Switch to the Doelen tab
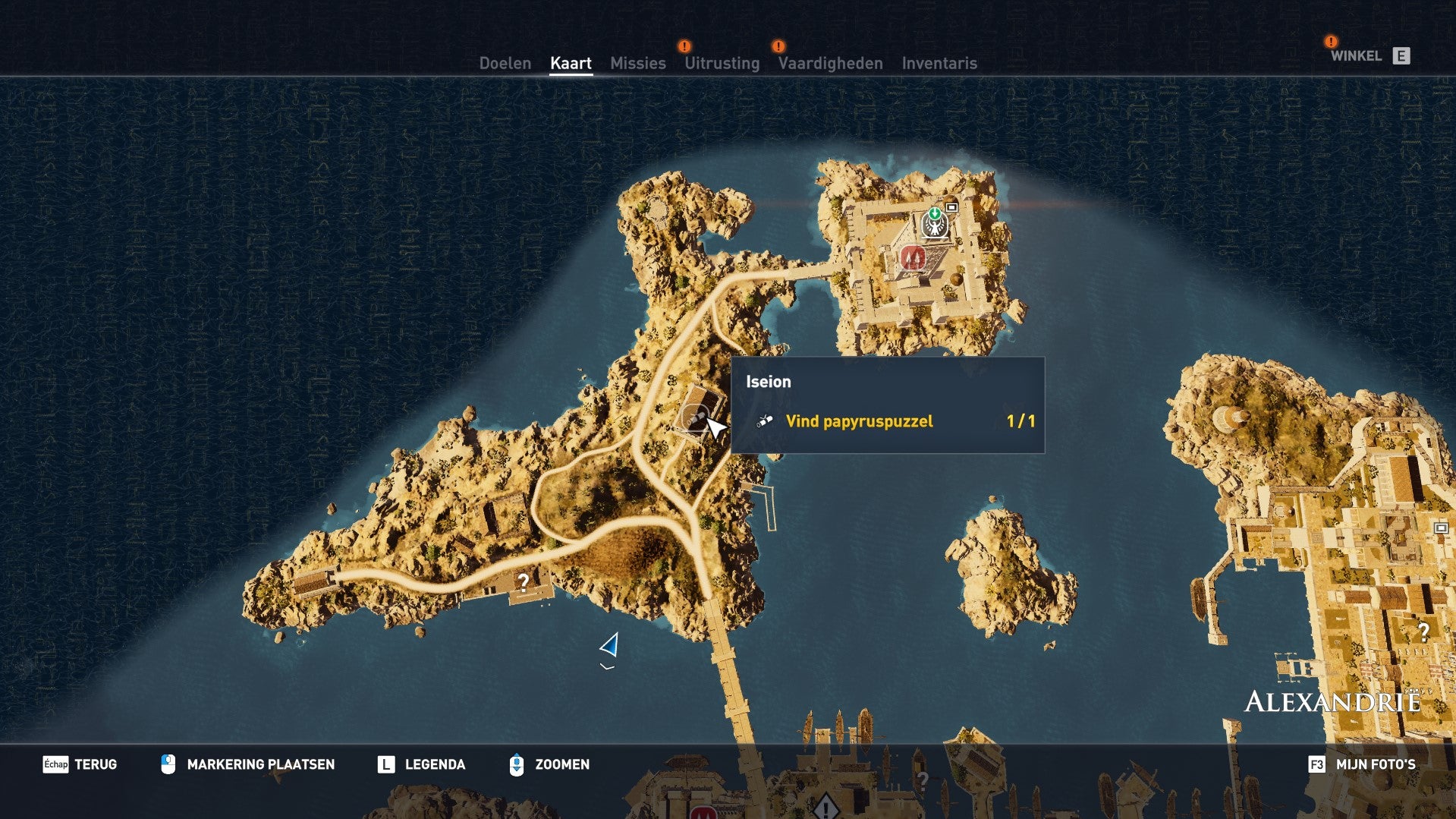1456x819 pixels. tap(505, 63)
